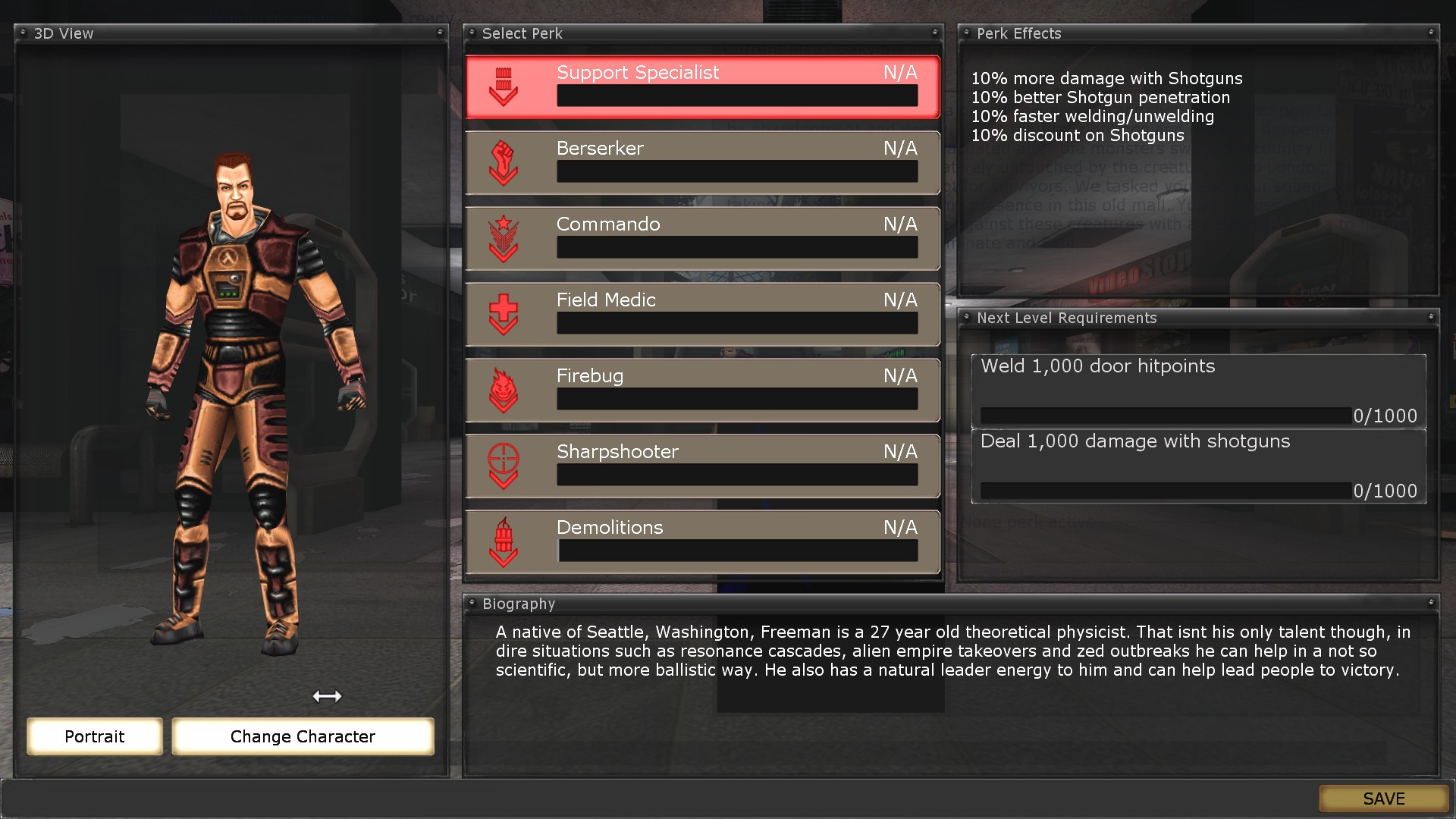Click the Portrait button
The image size is (1456, 819).
[94, 736]
